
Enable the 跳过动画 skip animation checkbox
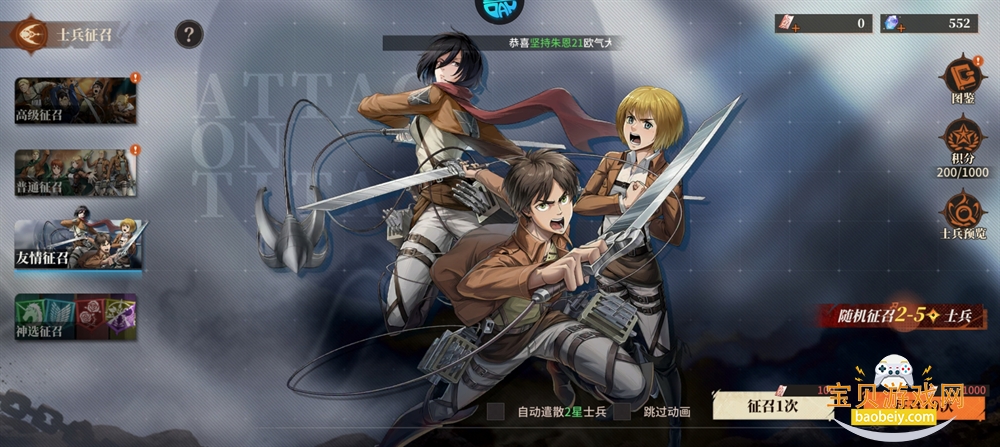click(623, 411)
